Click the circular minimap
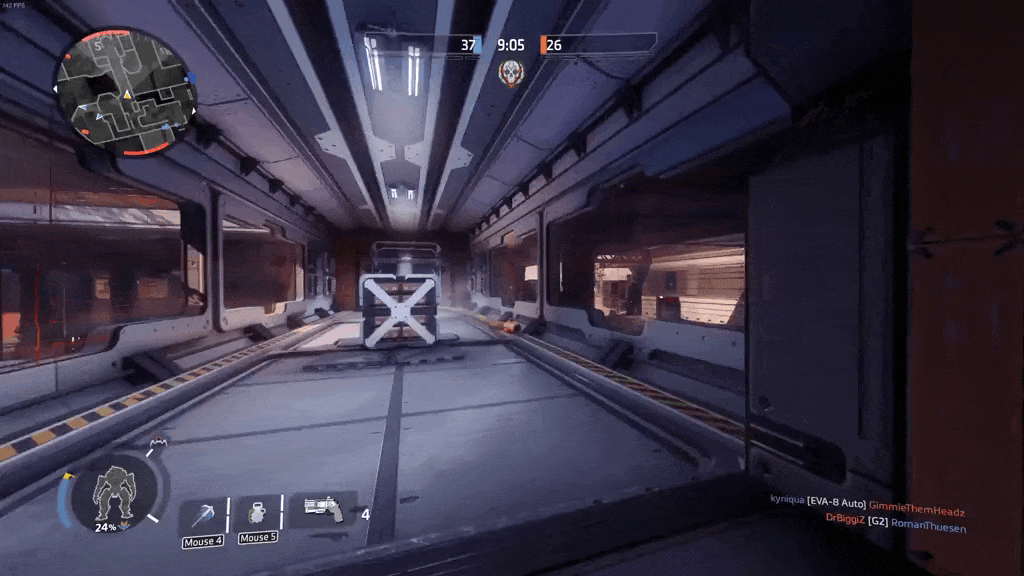The height and width of the screenshot is (576, 1024). [x=125, y=92]
